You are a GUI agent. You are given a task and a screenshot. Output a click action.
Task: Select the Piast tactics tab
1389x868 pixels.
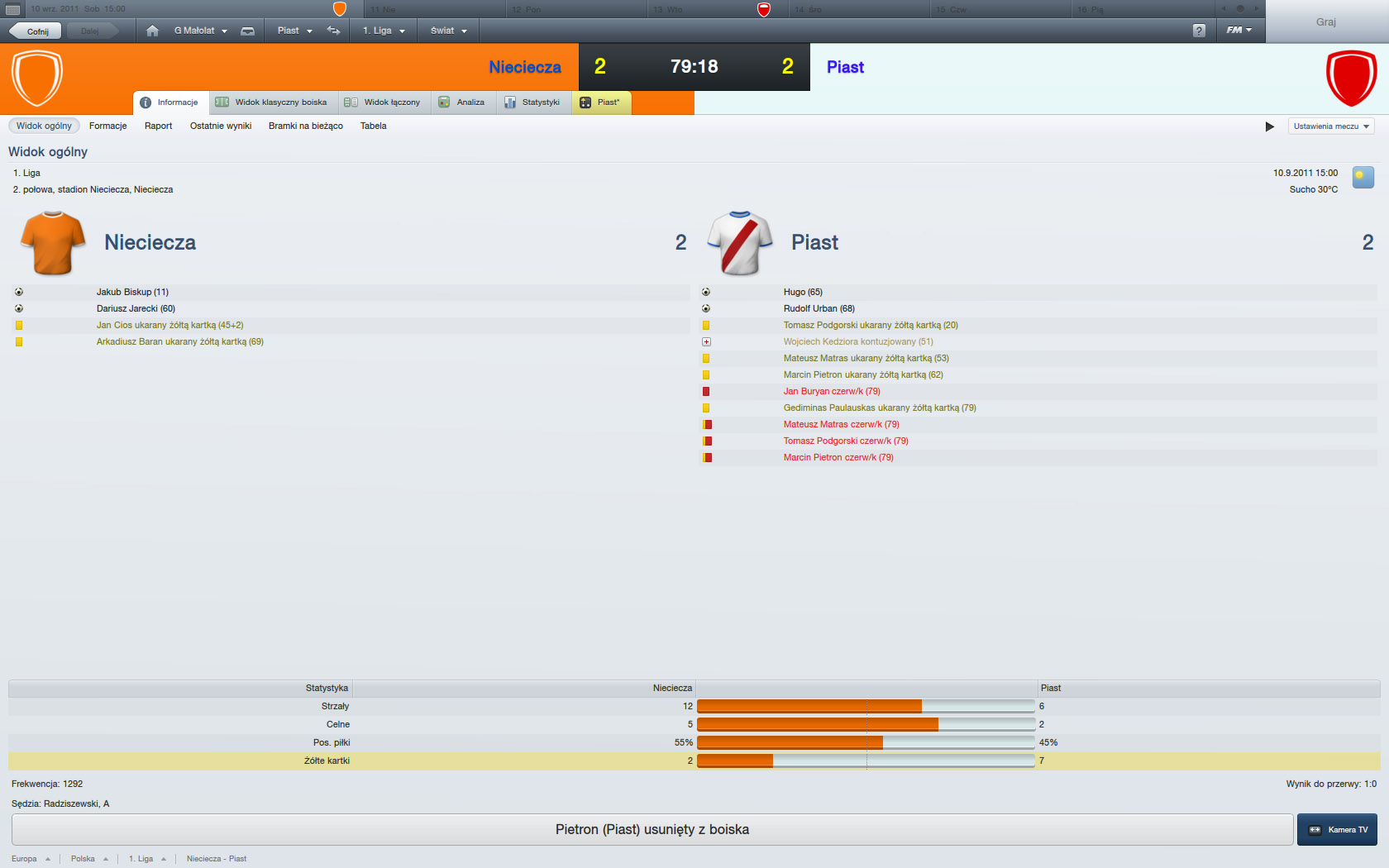pos(601,103)
